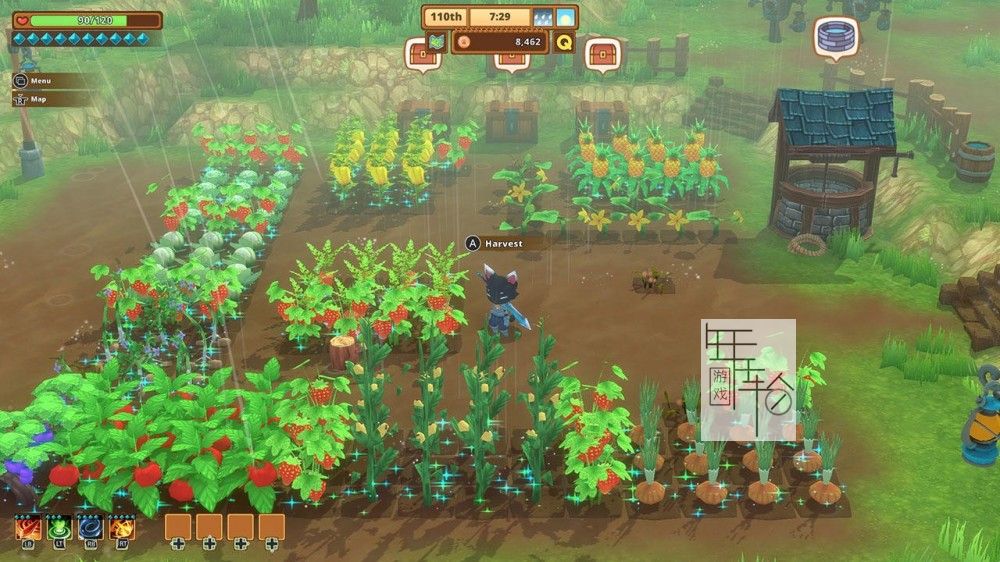Use the green burst skill
The image size is (1000, 562).
tap(59, 527)
